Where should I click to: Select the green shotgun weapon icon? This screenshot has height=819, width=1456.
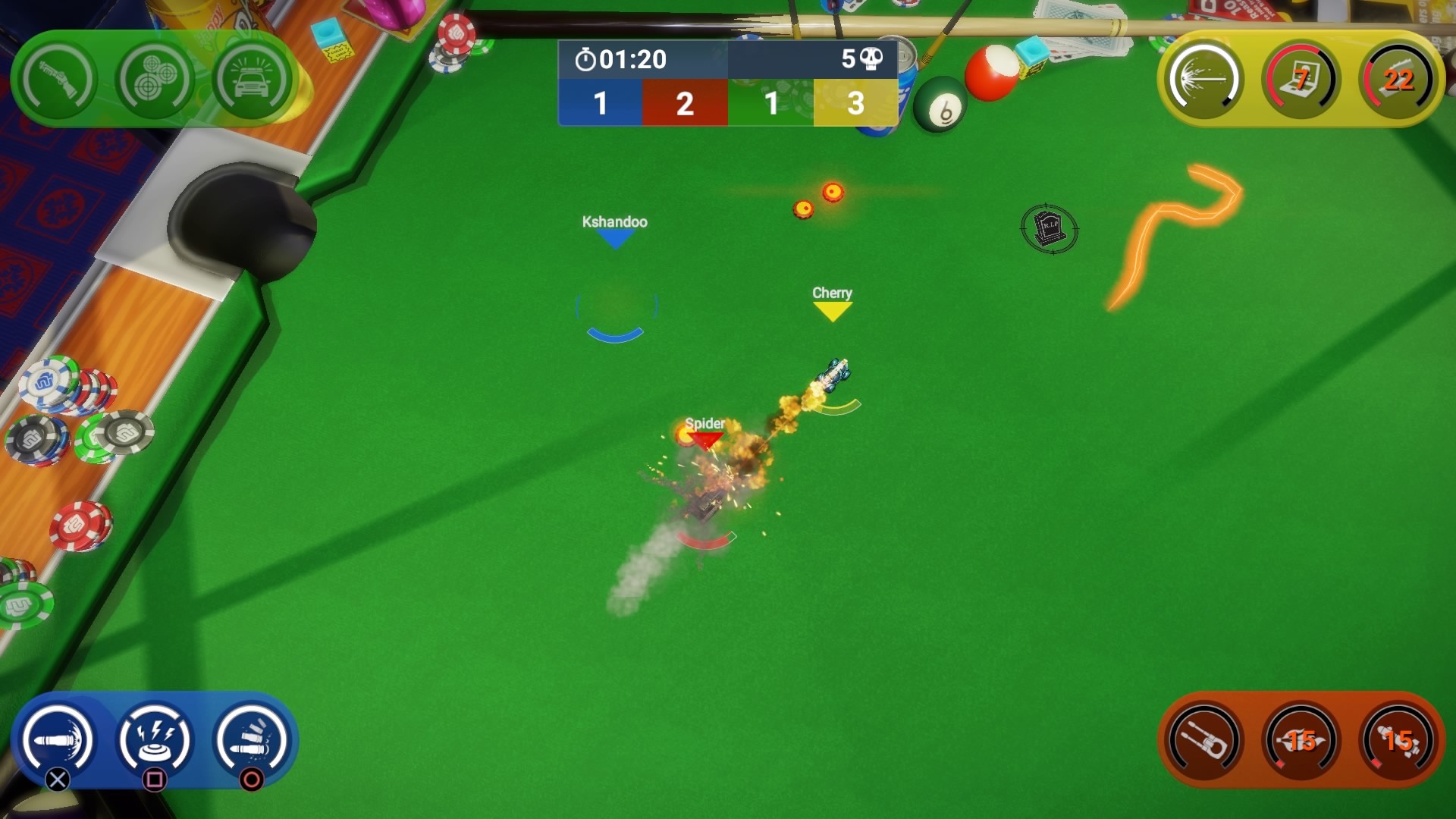click(x=58, y=80)
